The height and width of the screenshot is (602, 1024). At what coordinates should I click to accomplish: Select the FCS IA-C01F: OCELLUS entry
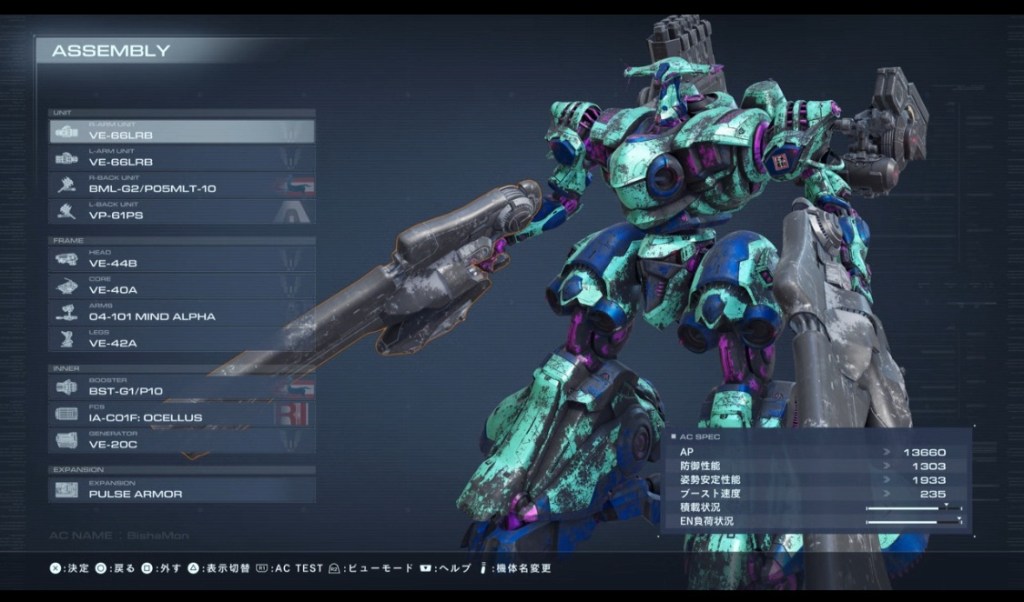[182, 414]
